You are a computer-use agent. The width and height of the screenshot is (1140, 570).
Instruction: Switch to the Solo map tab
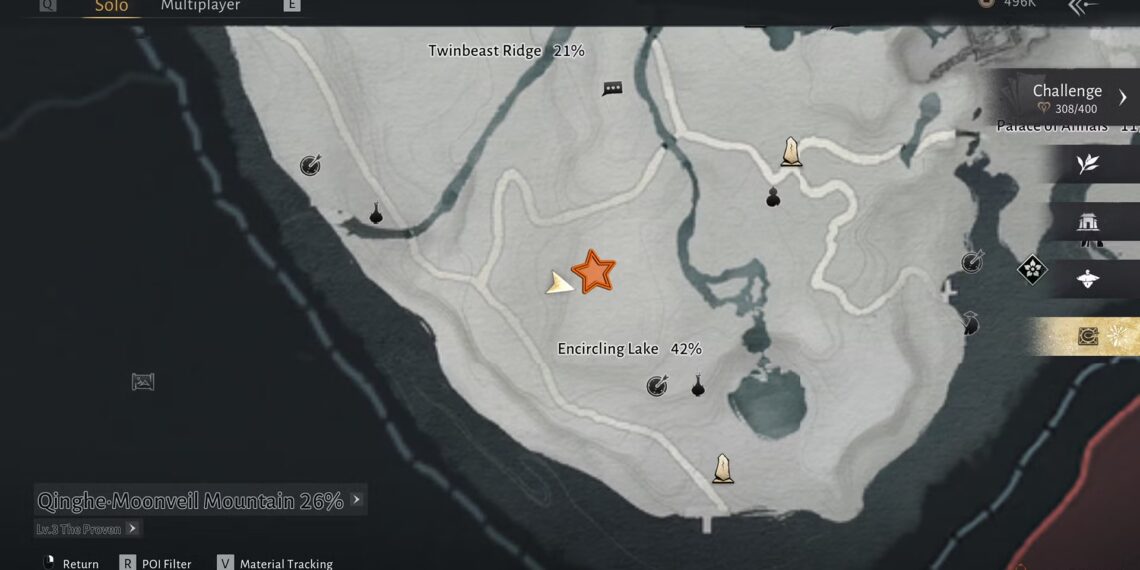tap(111, 7)
